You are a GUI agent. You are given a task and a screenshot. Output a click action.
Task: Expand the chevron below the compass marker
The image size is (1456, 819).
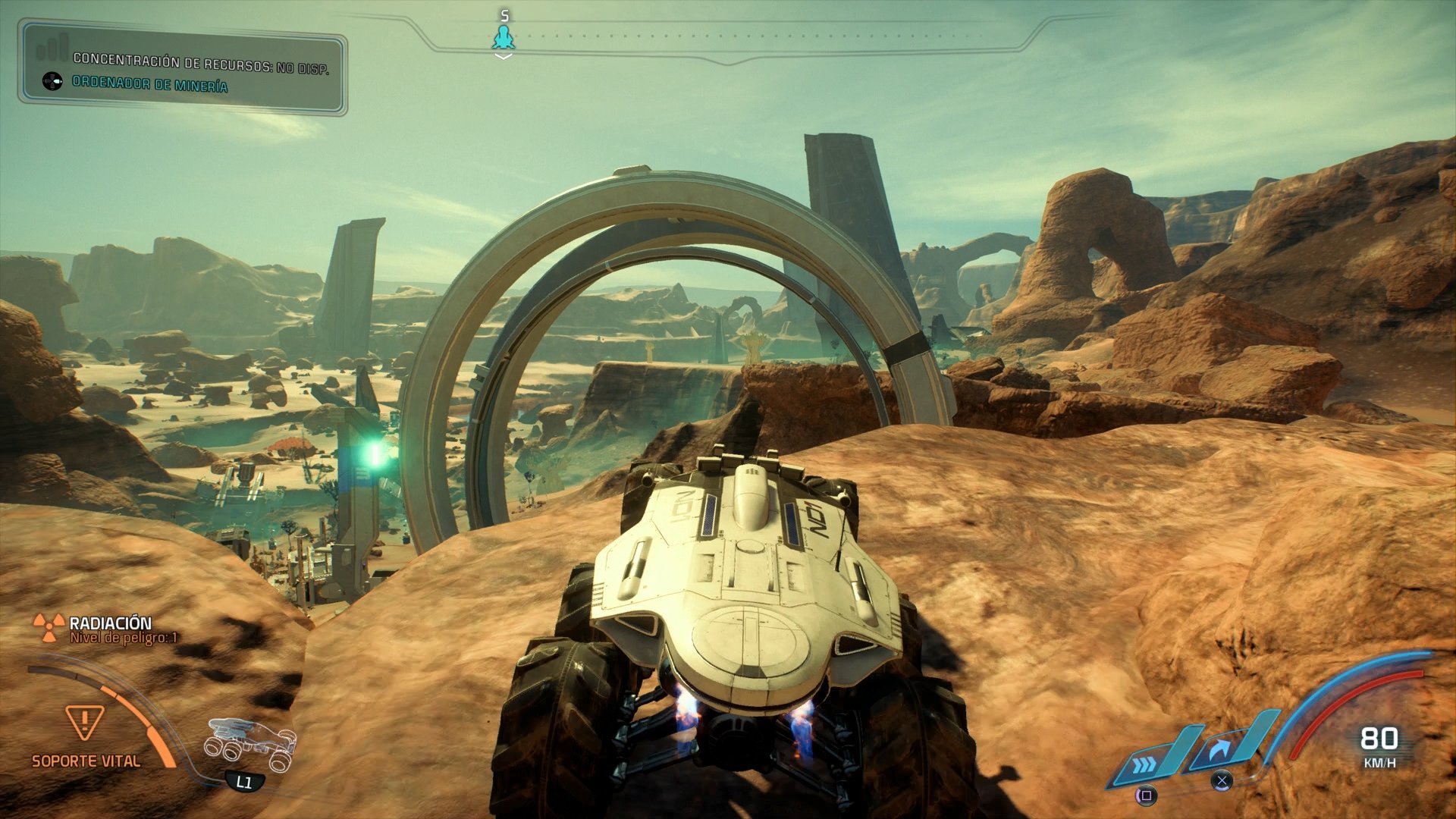click(x=503, y=55)
